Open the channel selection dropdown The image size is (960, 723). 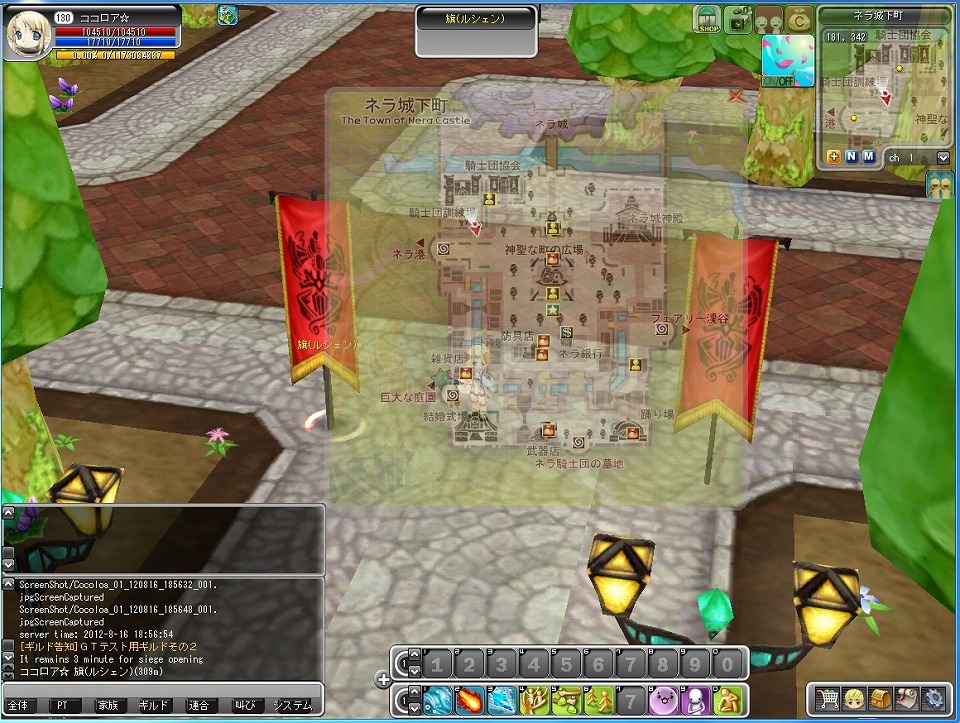(x=943, y=158)
